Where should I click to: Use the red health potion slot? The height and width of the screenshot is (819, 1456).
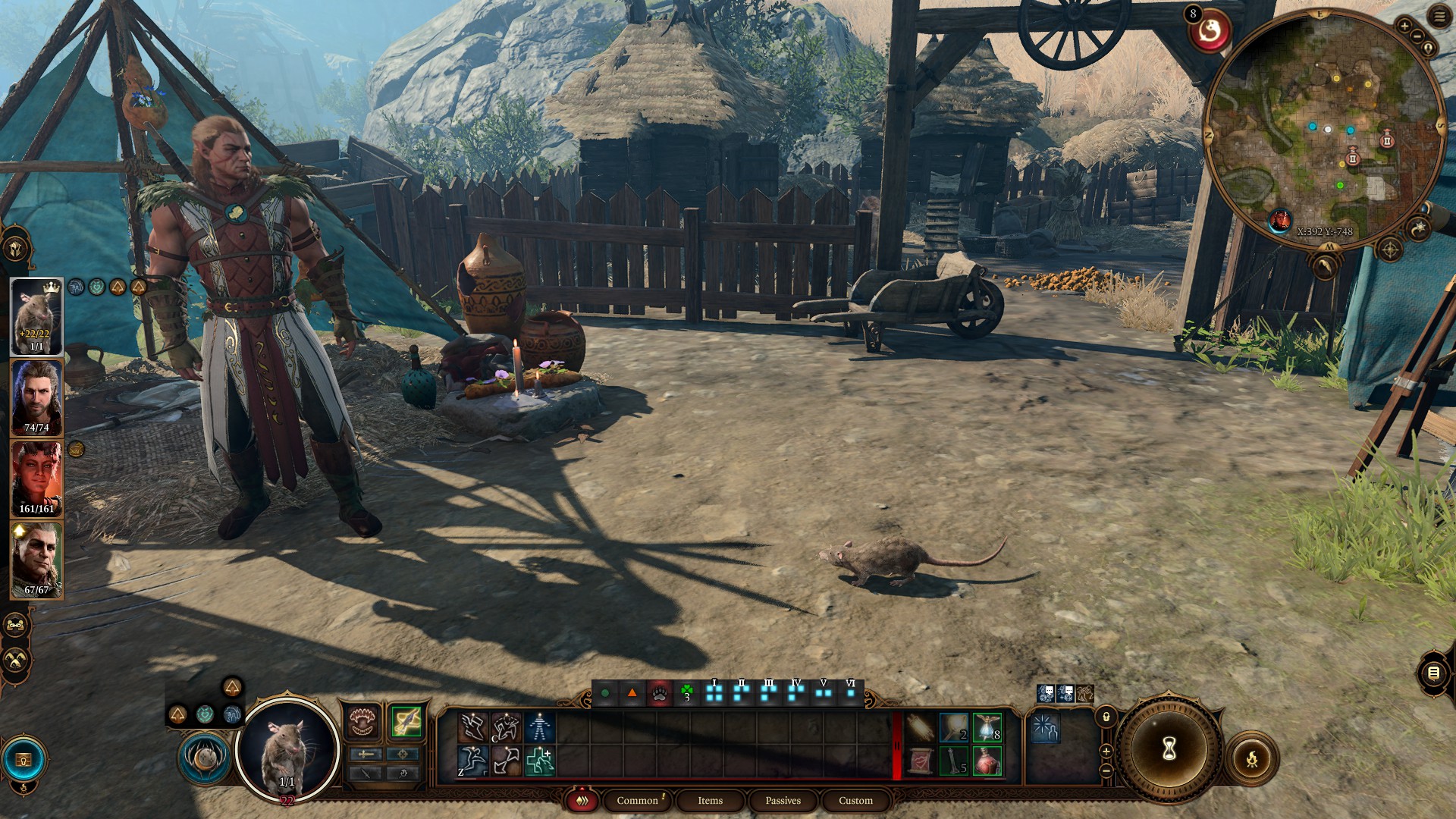(987, 761)
